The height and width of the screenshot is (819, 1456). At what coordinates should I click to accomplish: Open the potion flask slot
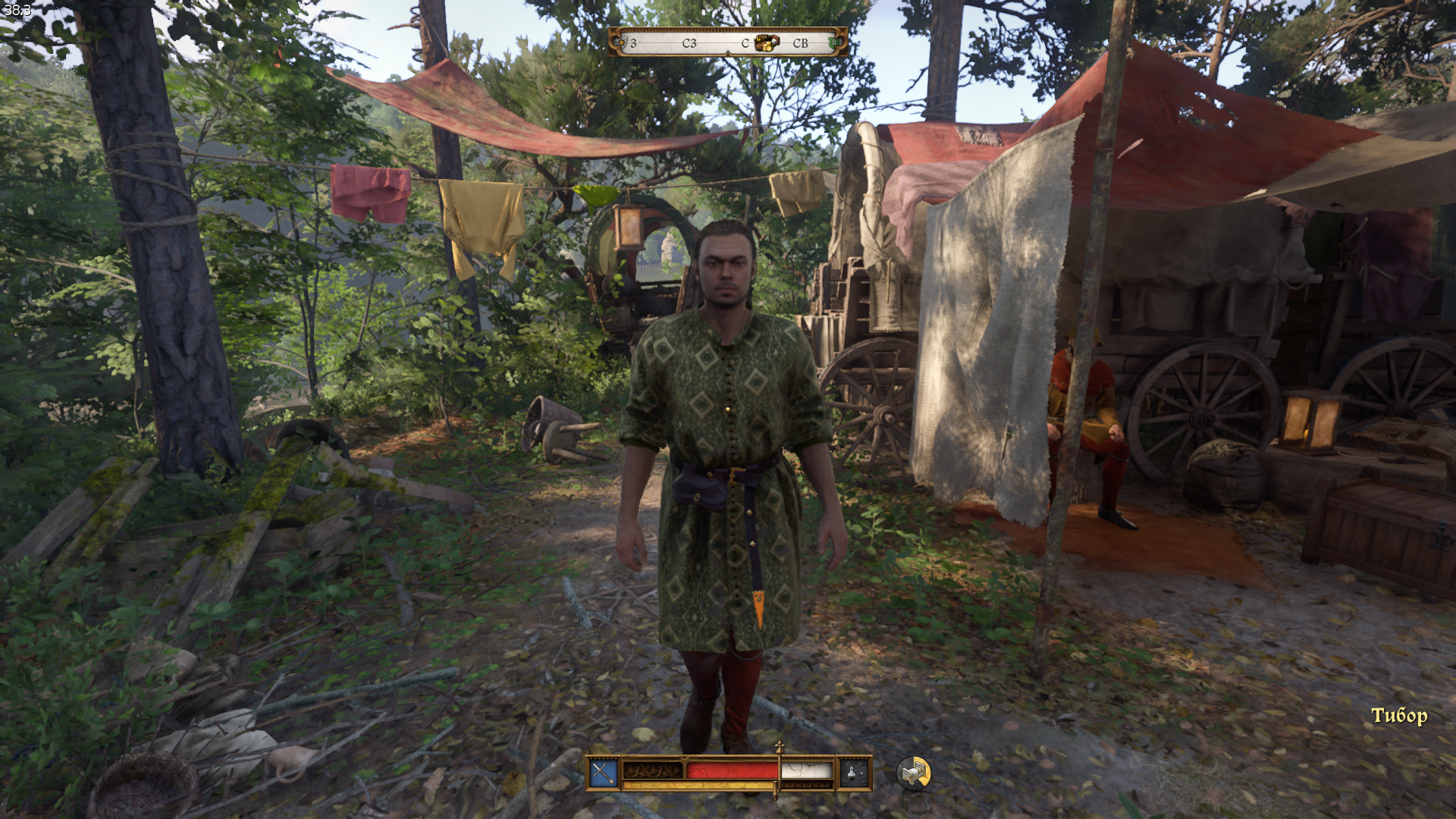coord(853,773)
